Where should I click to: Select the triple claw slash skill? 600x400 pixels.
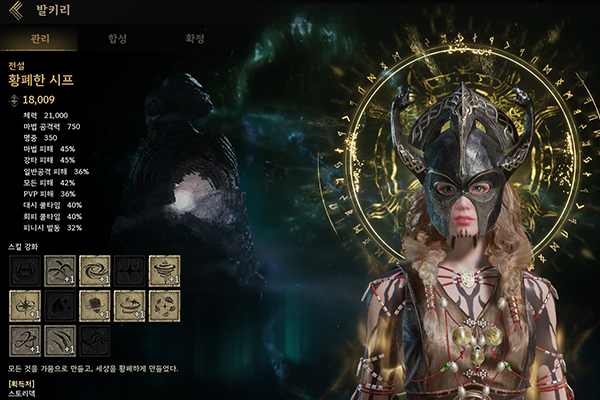pyautogui.click(x=60, y=341)
